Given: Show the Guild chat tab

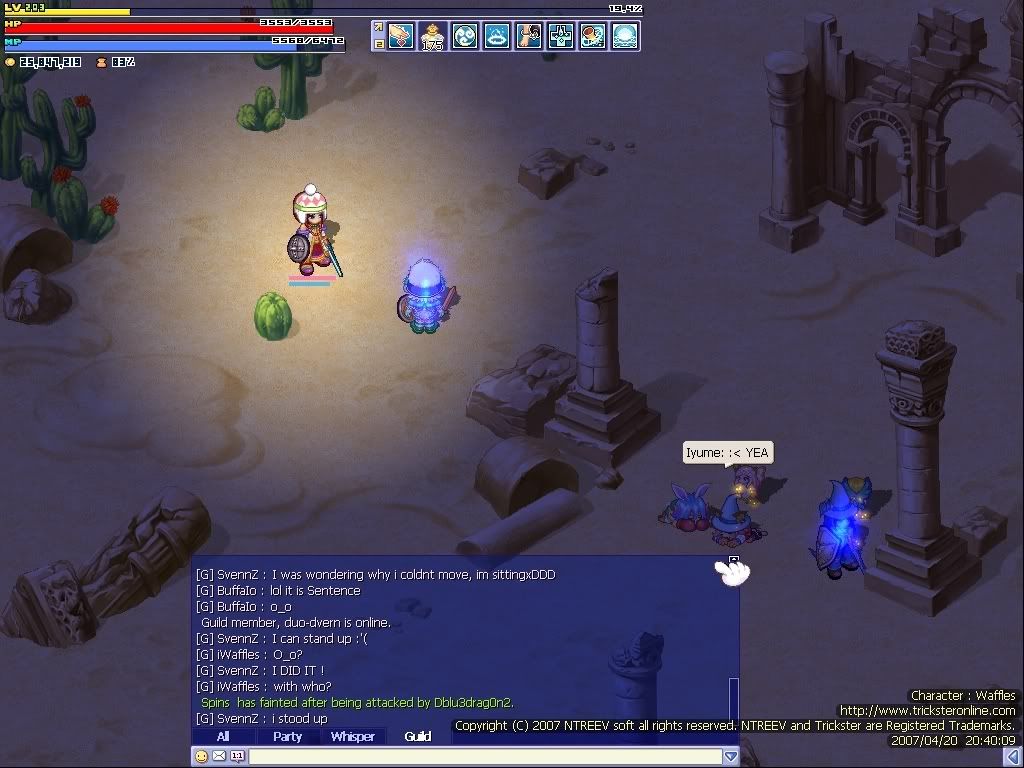Looking at the screenshot, I should point(418,737).
